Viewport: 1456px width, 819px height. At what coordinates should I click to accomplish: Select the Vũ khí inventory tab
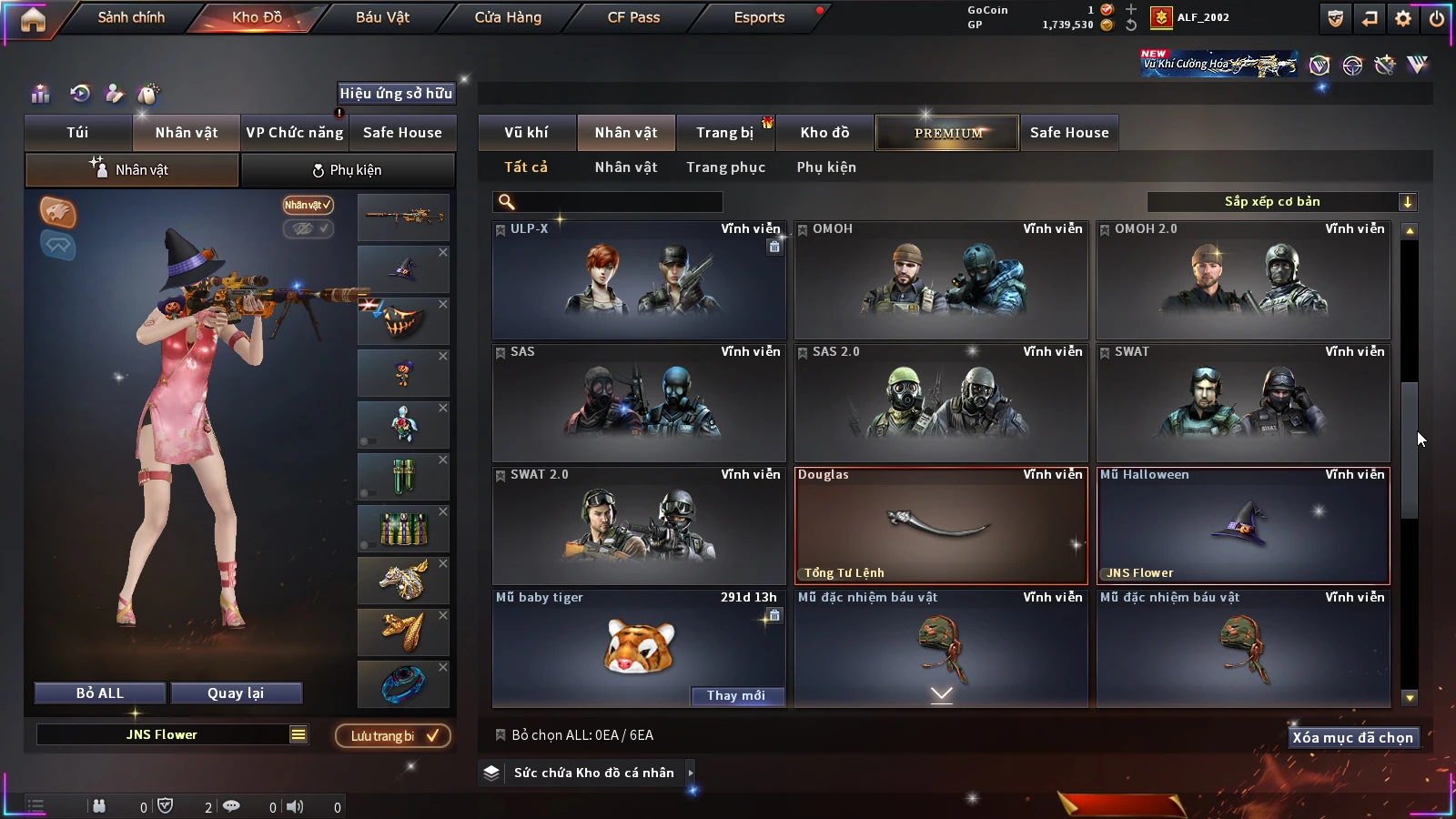coord(526,133)
